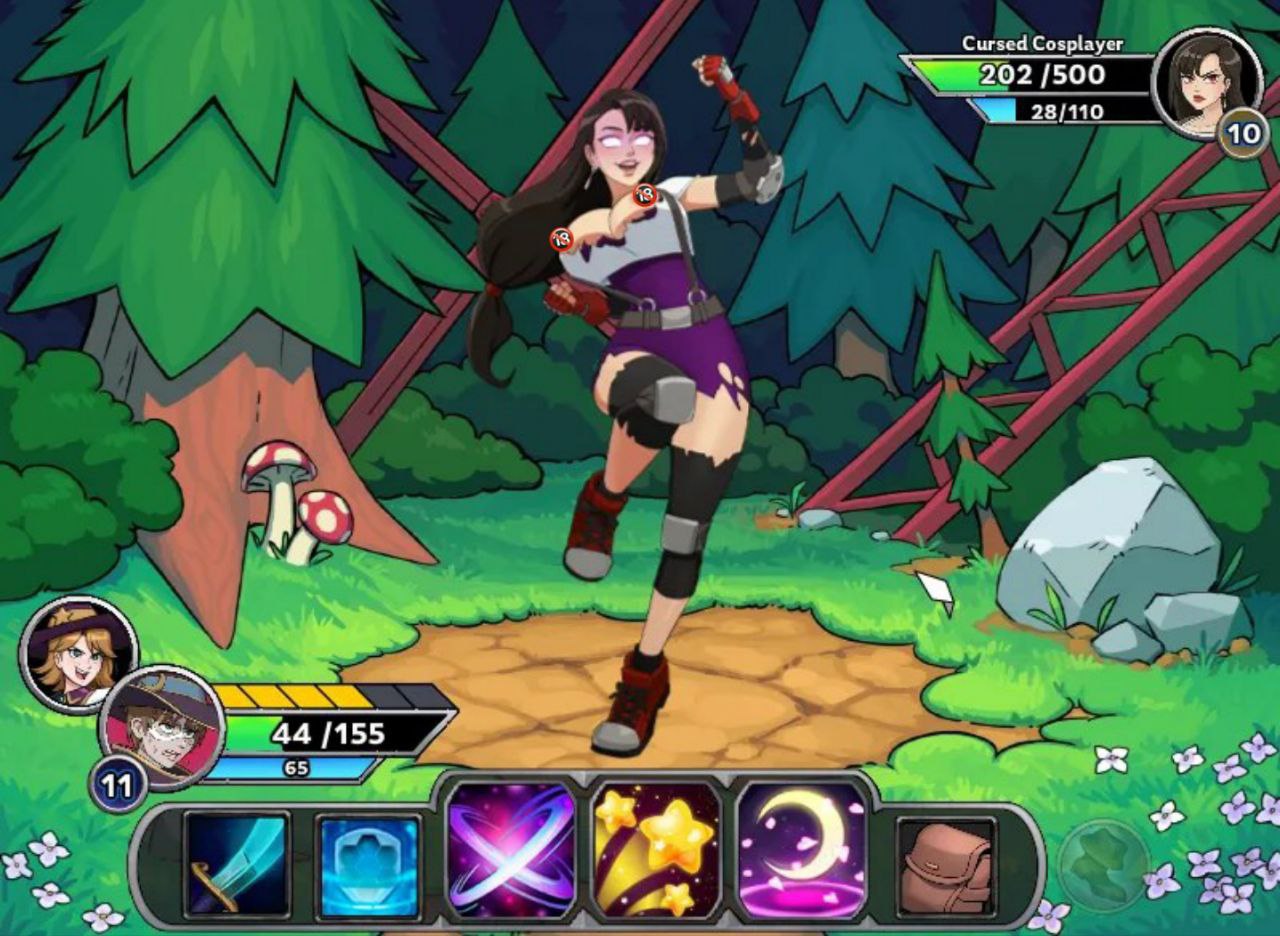Switch to the blonde witch party member
The width and height of the screenshot is (1280, 936).
[77, 652]
